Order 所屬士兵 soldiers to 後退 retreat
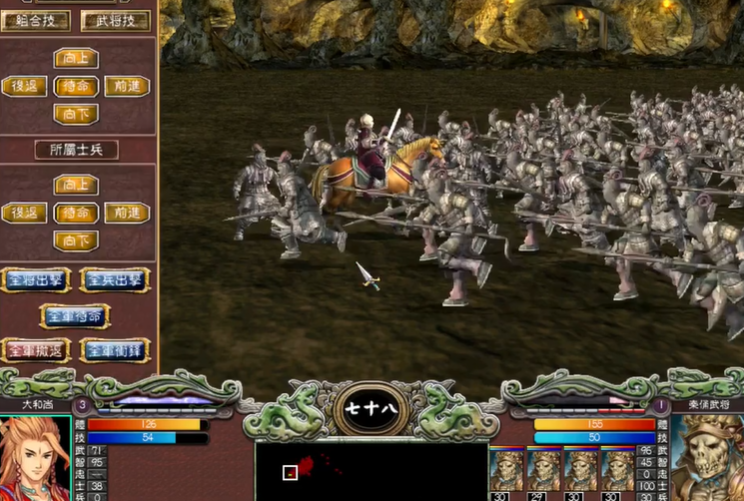Image resolution: width=744 pixels, height=501 pixels. (x=25, y=213)
